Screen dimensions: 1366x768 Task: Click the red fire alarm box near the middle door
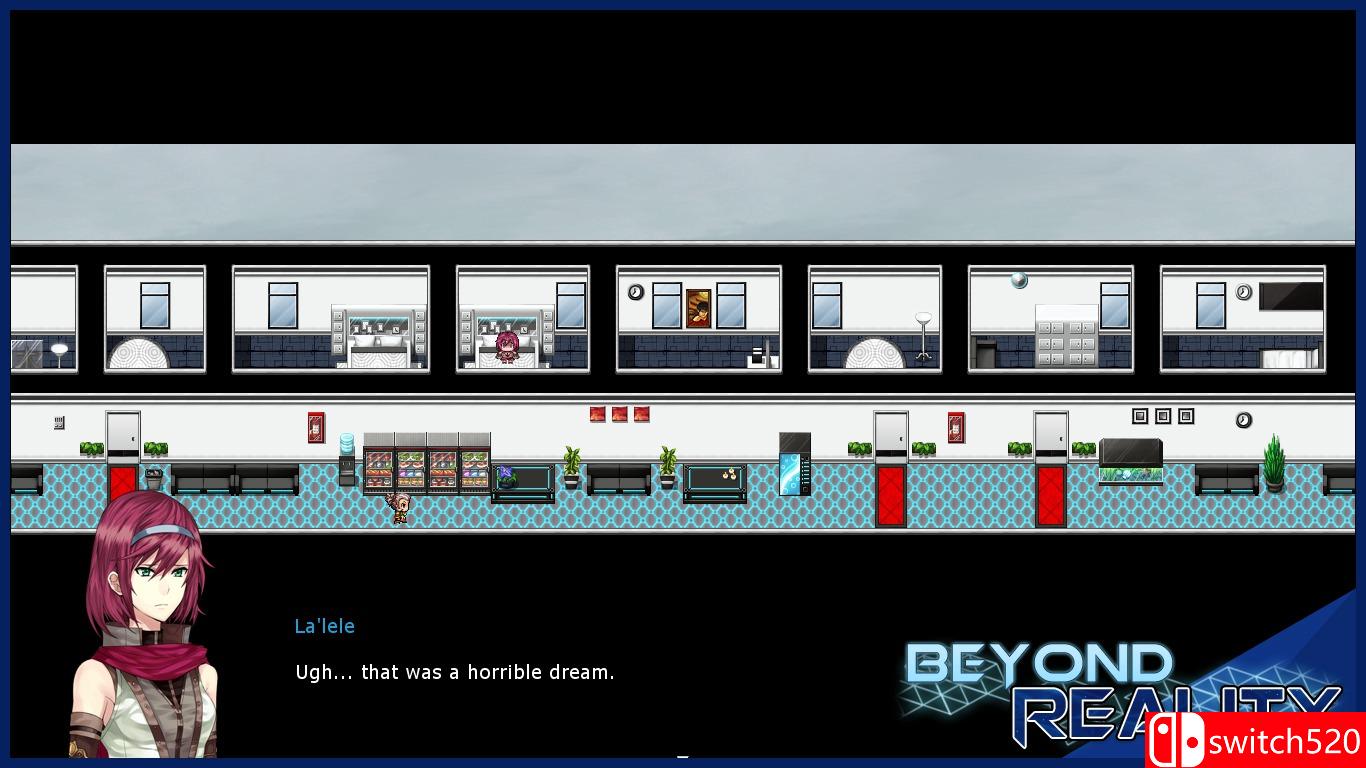pyautogui.click(x=955, y=425)
